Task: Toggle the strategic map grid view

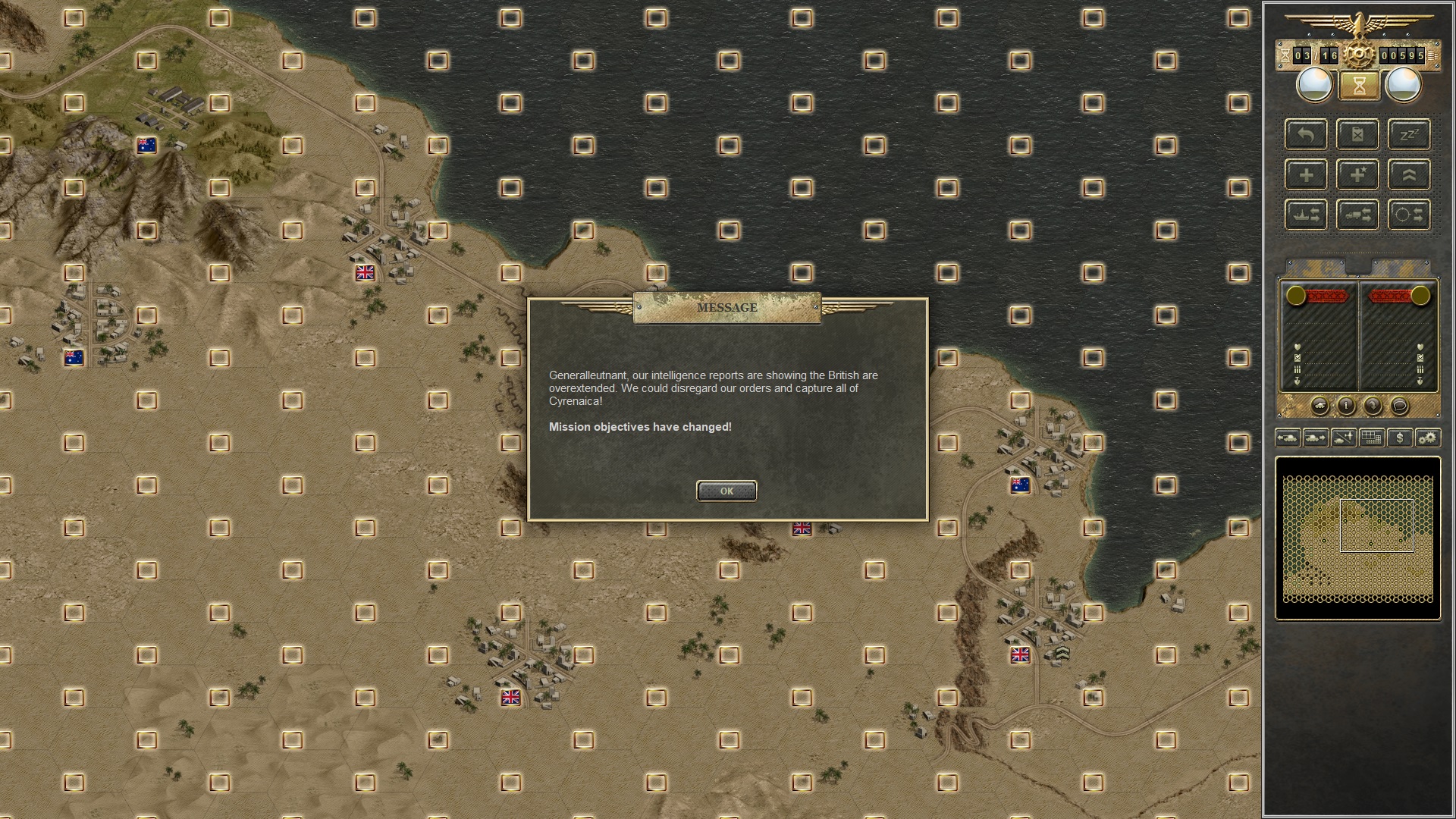Action: coord(1370,438)
